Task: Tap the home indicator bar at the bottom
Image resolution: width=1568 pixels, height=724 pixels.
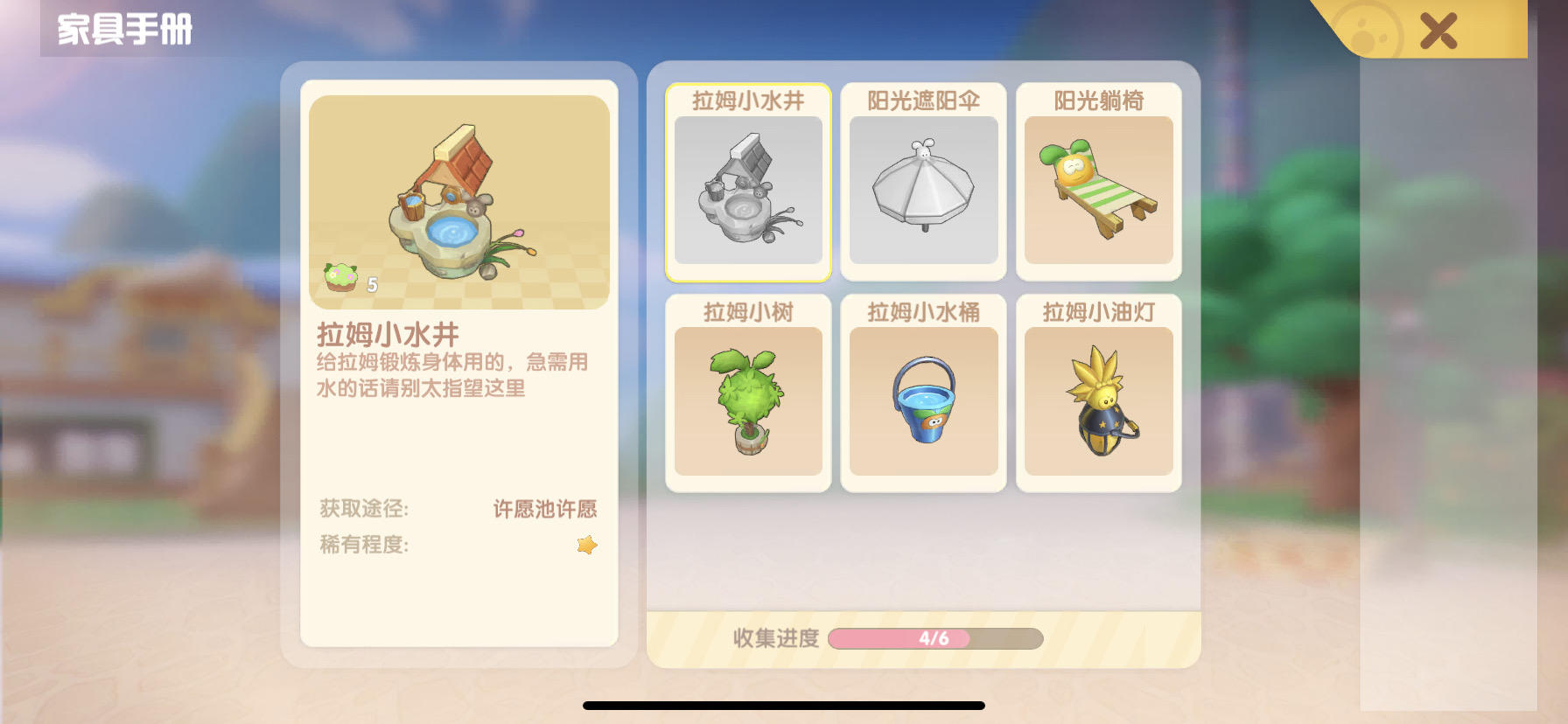Action: [x=784, y=706]
